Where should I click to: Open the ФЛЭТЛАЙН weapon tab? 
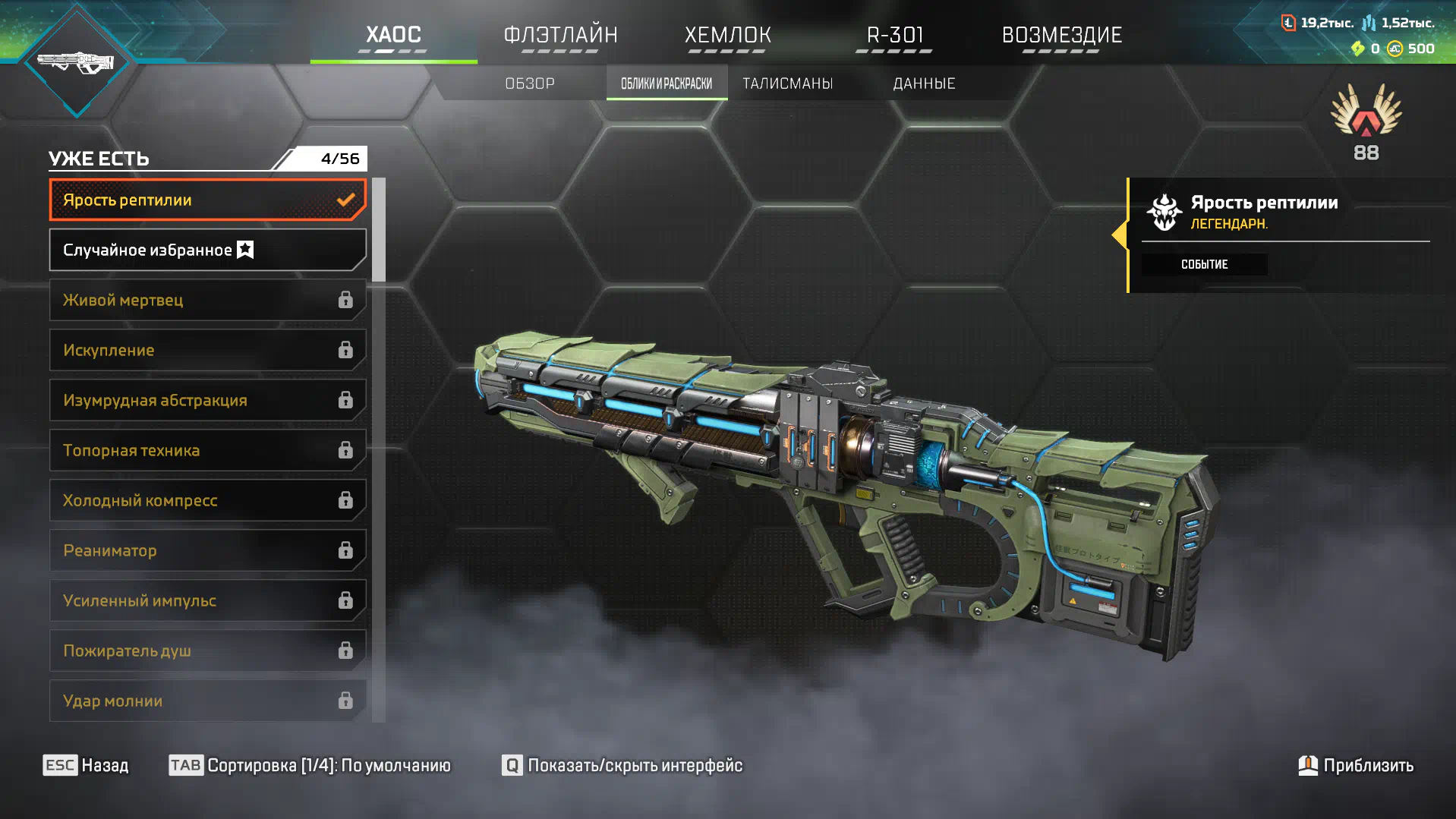pos(560,35)
